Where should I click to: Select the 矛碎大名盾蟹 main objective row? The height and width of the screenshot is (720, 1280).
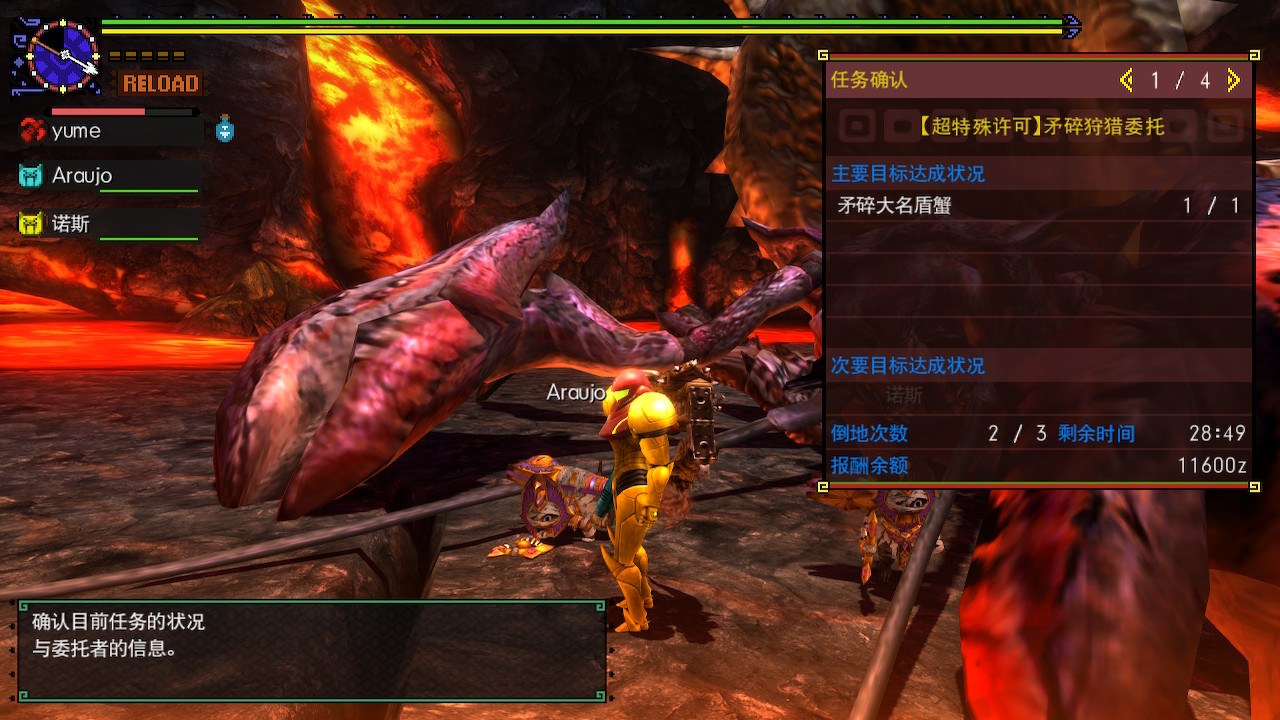point(1038,206)
